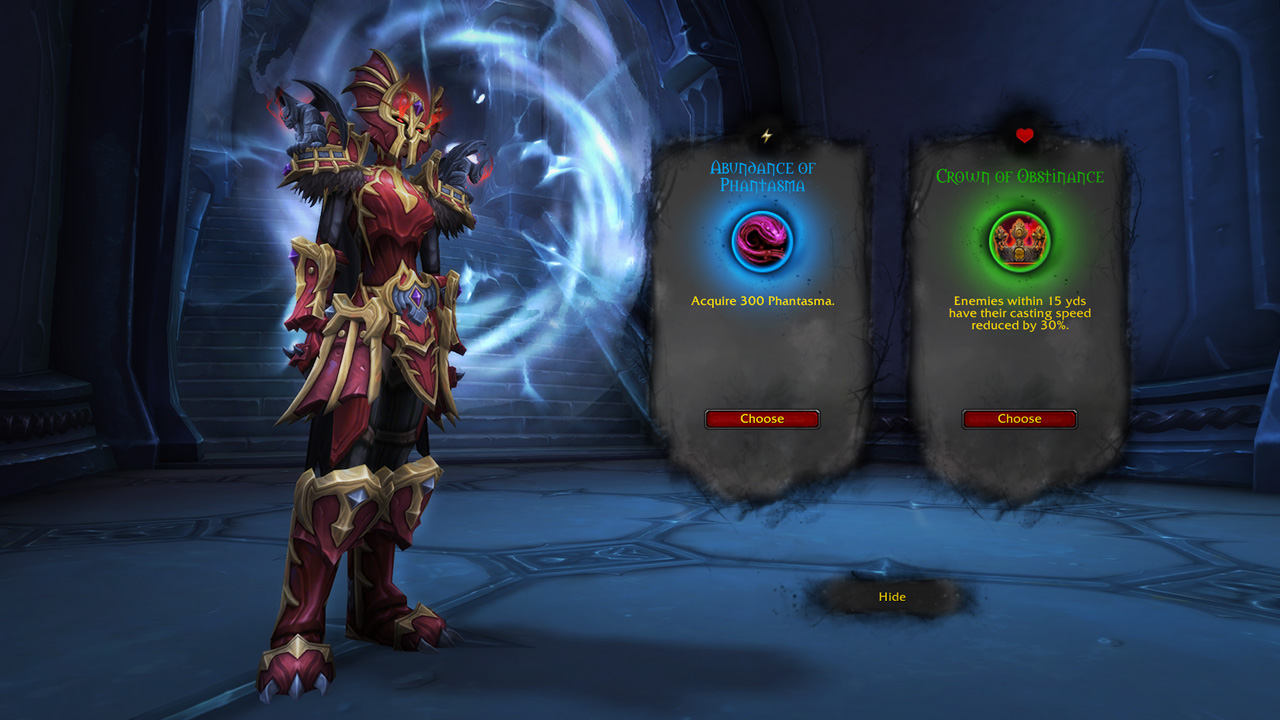Choose the Crown of Obstinance power
This screenshot has width=1280, height=720.
[1020, 419]
